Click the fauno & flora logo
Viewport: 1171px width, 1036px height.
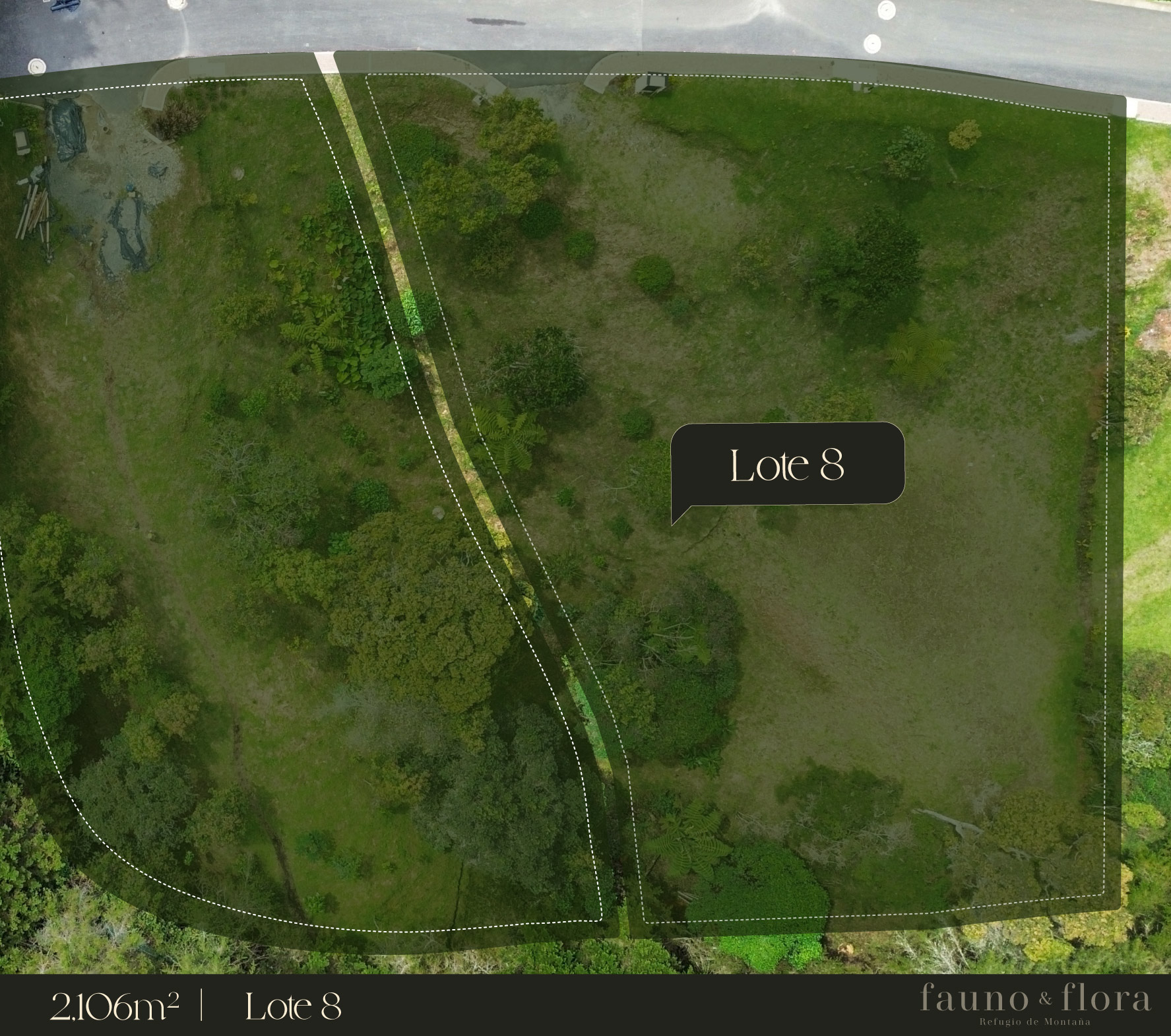(x=1034, y=1005)
